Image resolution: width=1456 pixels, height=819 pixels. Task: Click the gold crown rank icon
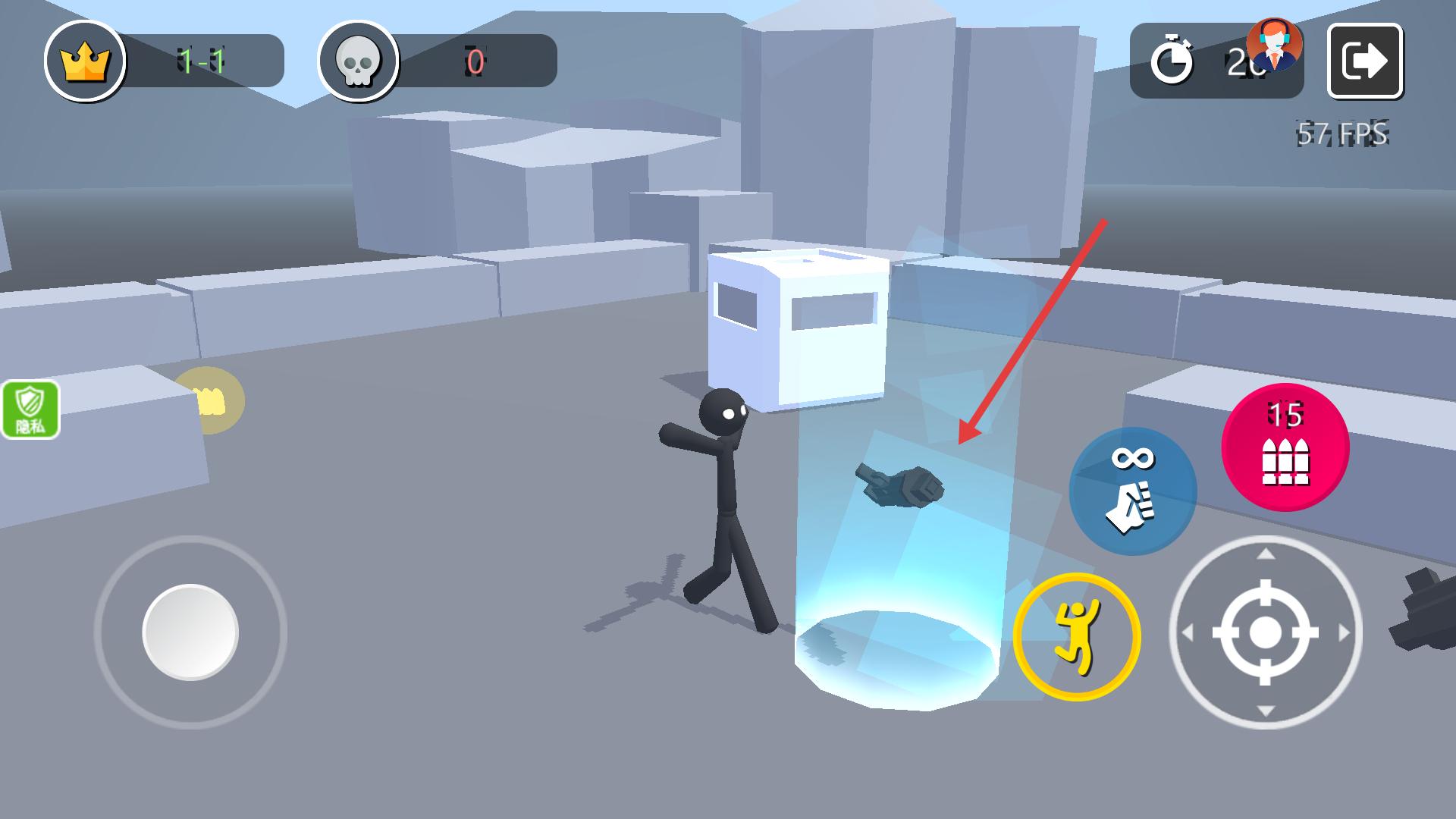point(85,61)
